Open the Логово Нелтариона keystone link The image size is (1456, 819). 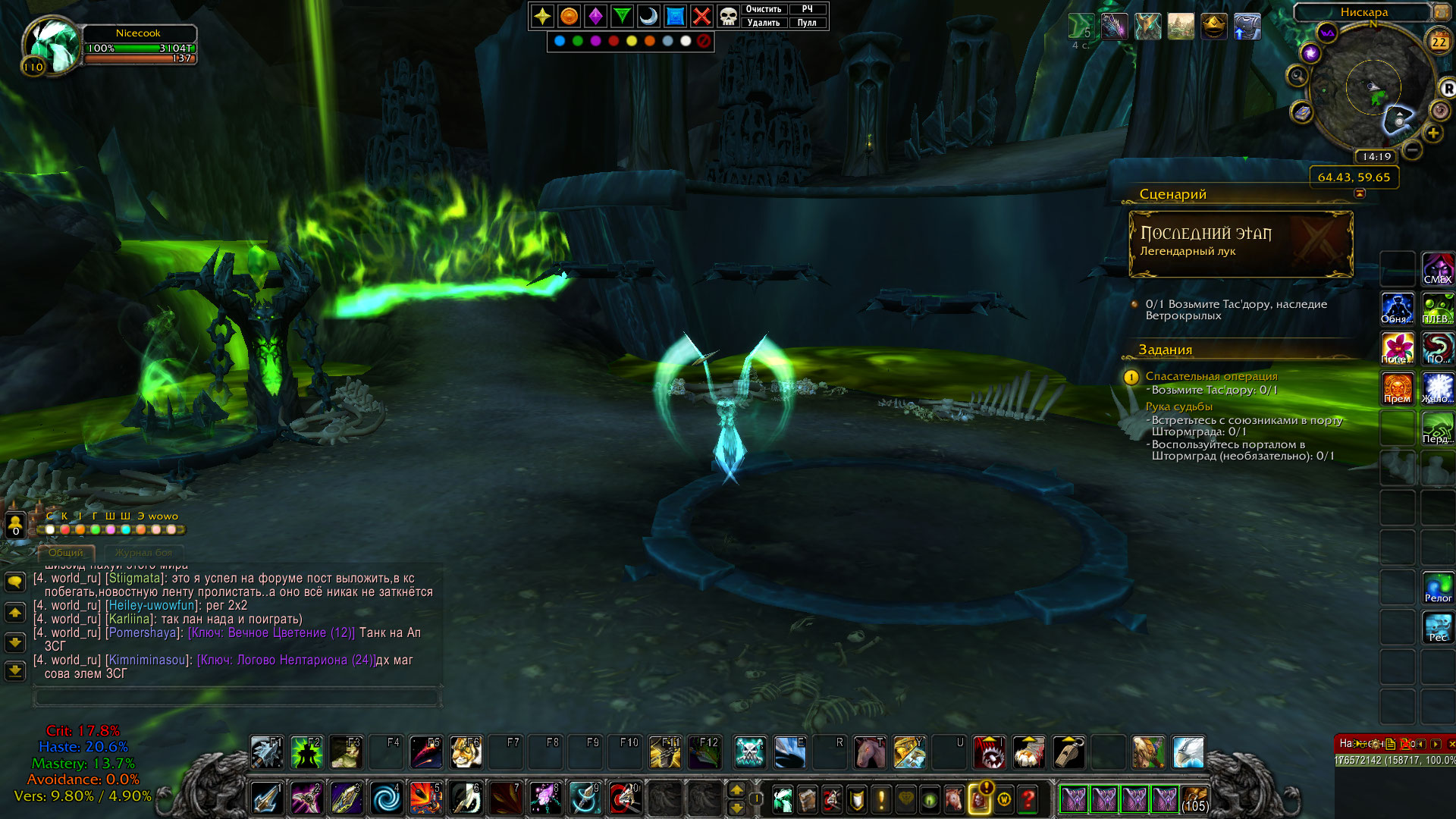point(287,660)
